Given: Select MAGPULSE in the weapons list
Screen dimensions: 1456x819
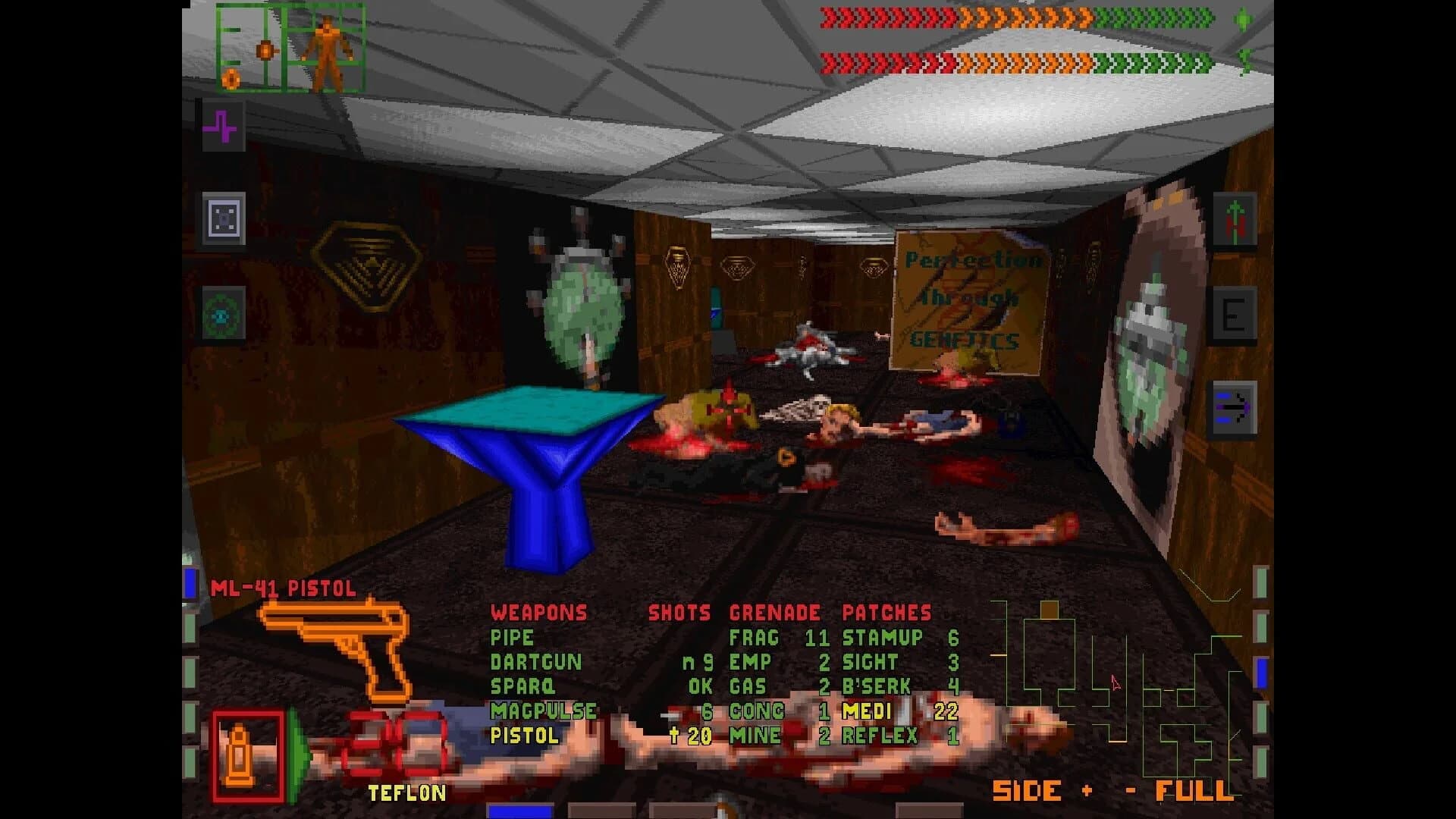Looking at the screenshot, I should point(544,711).
